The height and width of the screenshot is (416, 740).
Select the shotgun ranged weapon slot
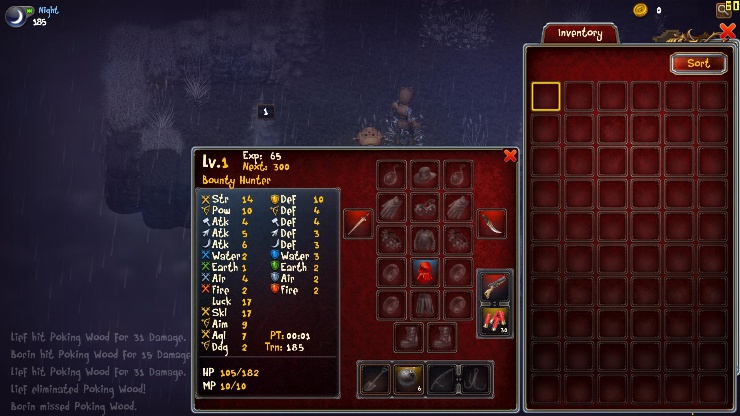pos(496,286)
